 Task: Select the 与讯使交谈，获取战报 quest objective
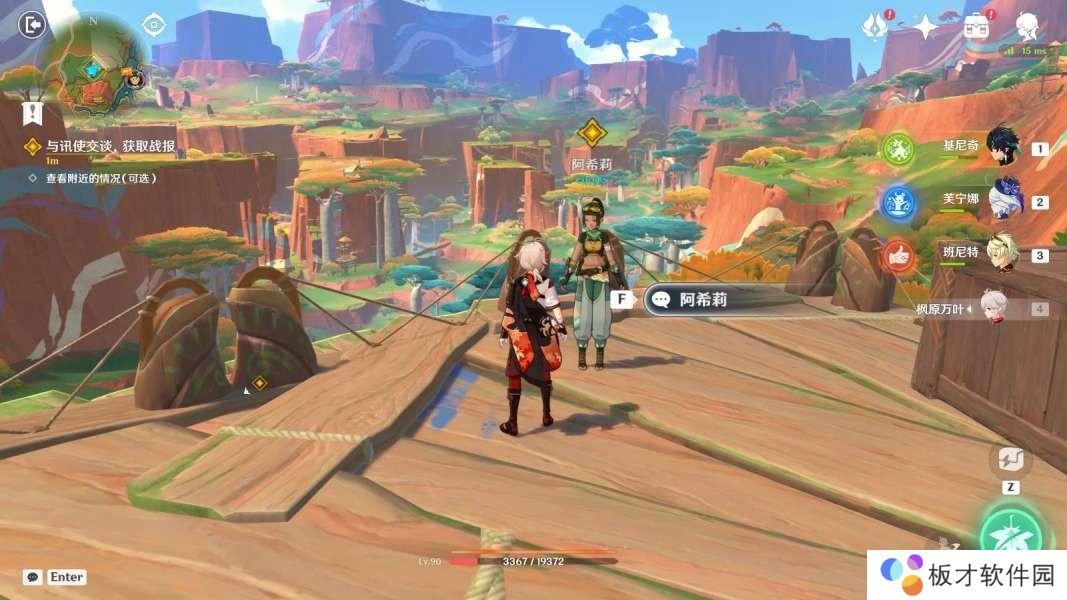pyautogui.click(x=110, y=146)
